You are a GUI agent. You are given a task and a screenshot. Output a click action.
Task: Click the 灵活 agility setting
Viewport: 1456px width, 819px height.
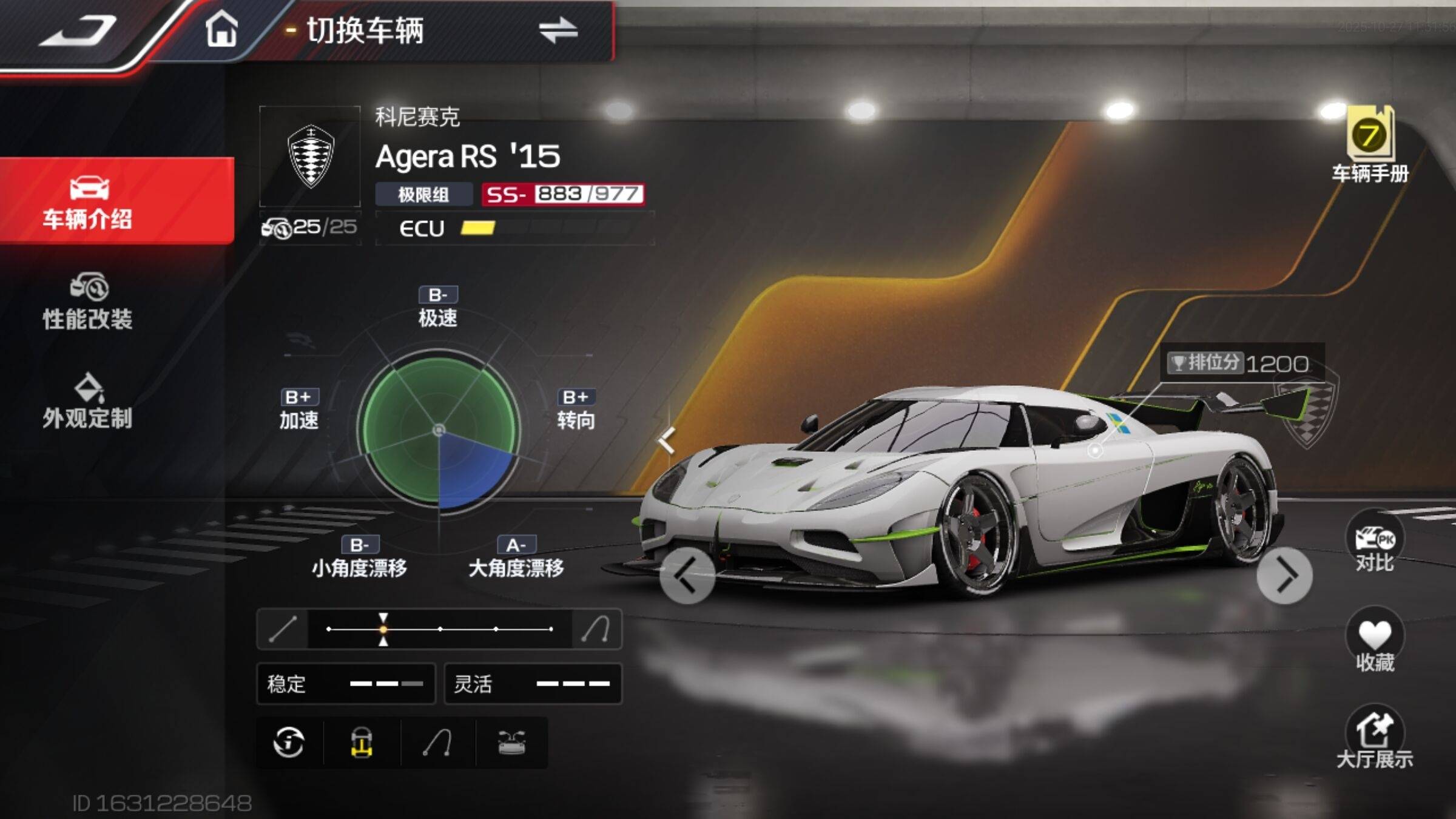(533, 684)
